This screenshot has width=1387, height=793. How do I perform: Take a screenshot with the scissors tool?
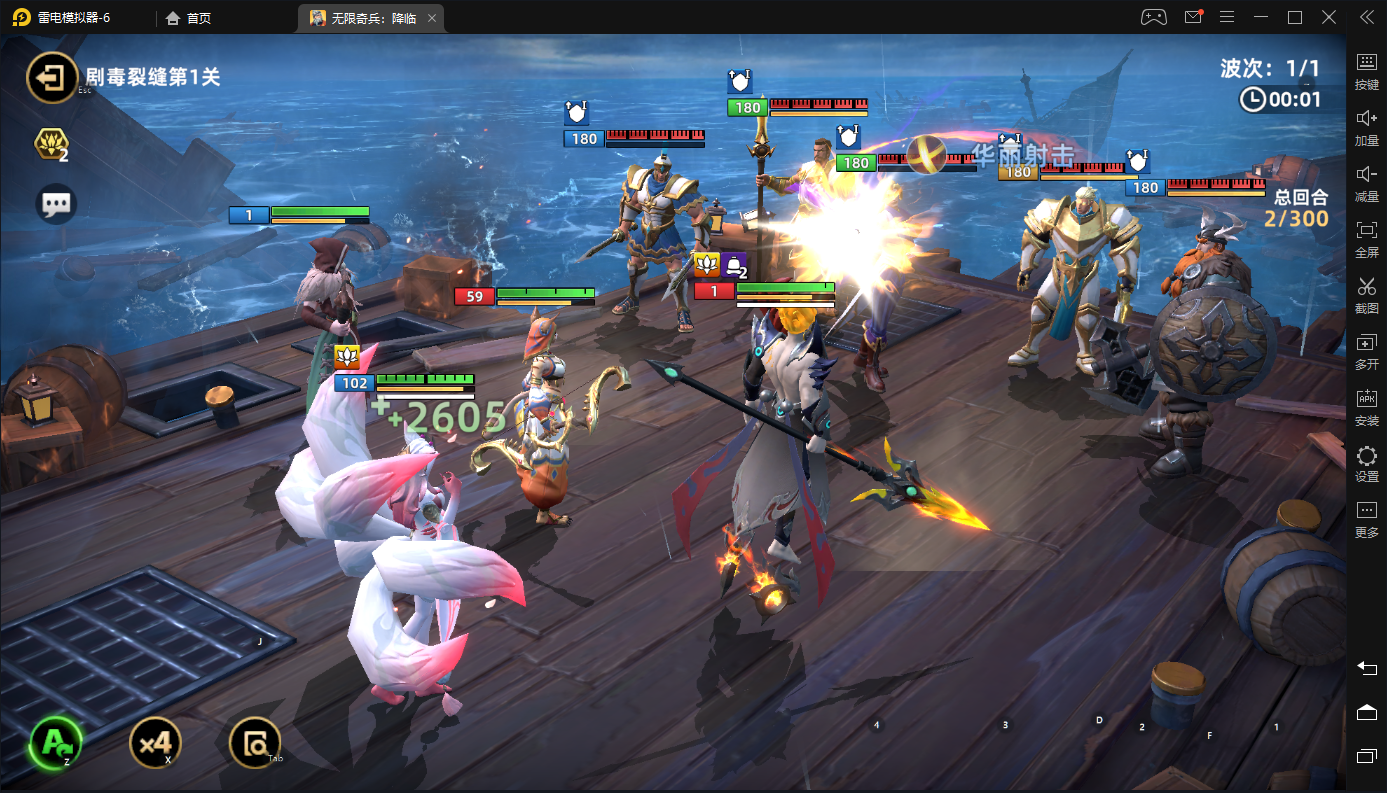pyautogui.click(x=1366, y=293)
